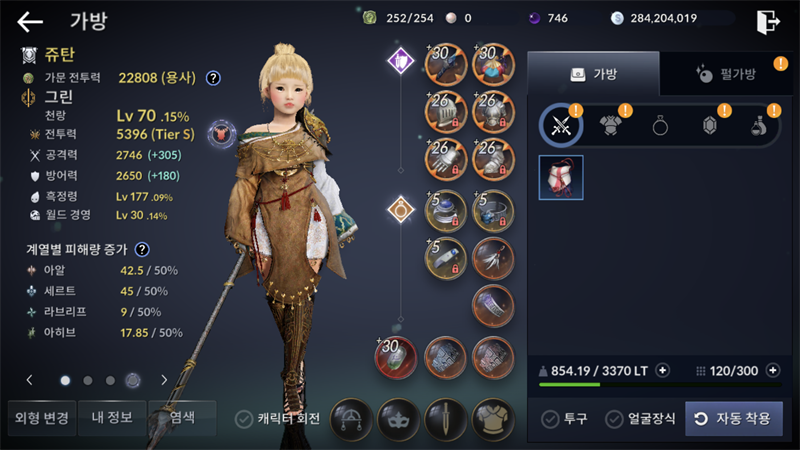This screenshot has width=800, height=450.
Task: Open the 염색 dye menu
Action: 182,418
